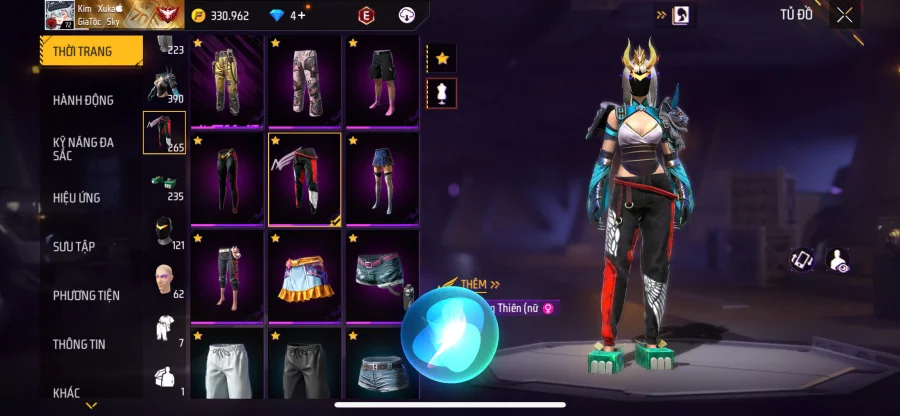Go to the SƯU TẬP tab
Viewport: 900px width, 416px height.
point(75,246)
